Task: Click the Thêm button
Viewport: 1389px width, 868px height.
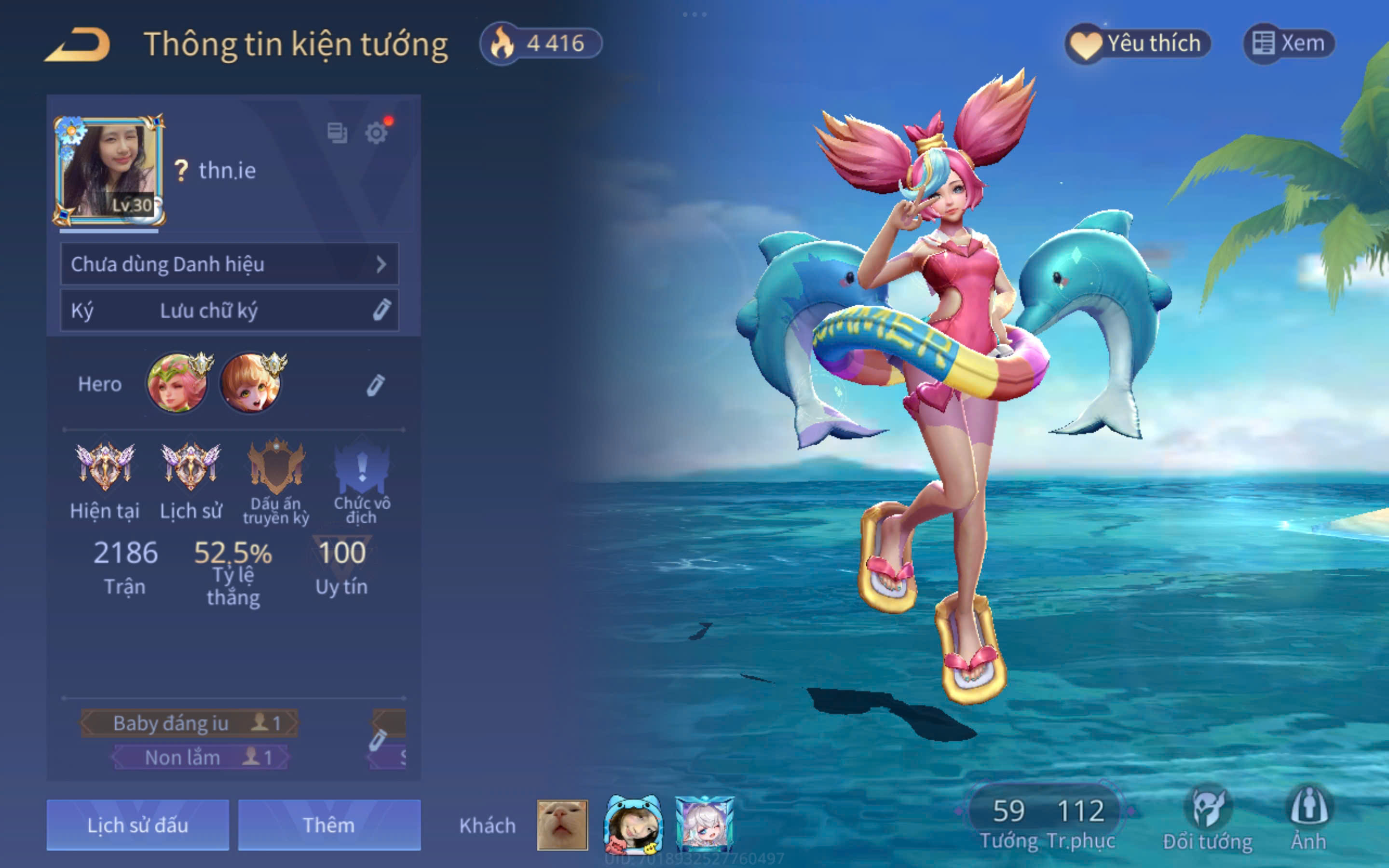Action: click(x=329, y=825)
